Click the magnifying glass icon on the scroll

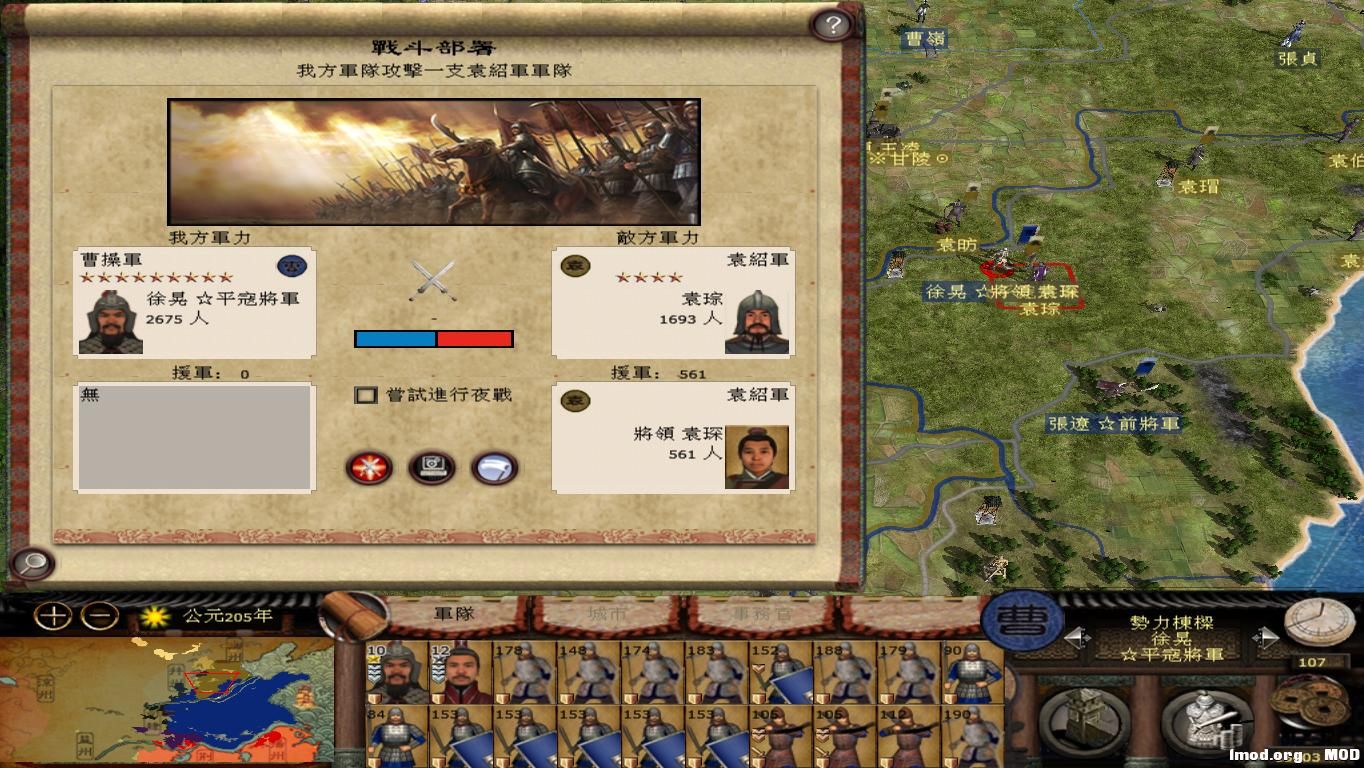click(x=30, y=563)
